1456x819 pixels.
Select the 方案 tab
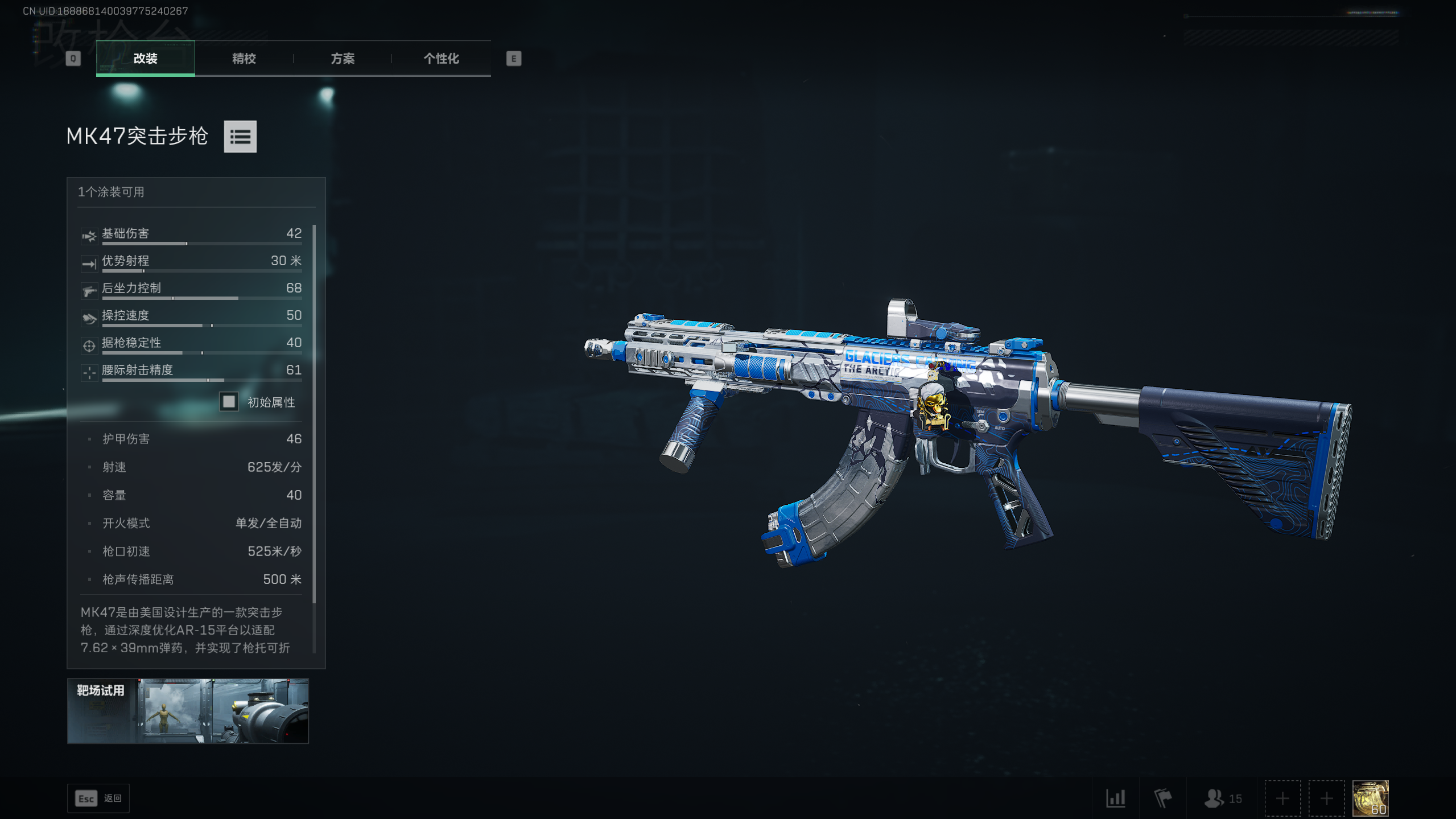click(x=343, y=59)
